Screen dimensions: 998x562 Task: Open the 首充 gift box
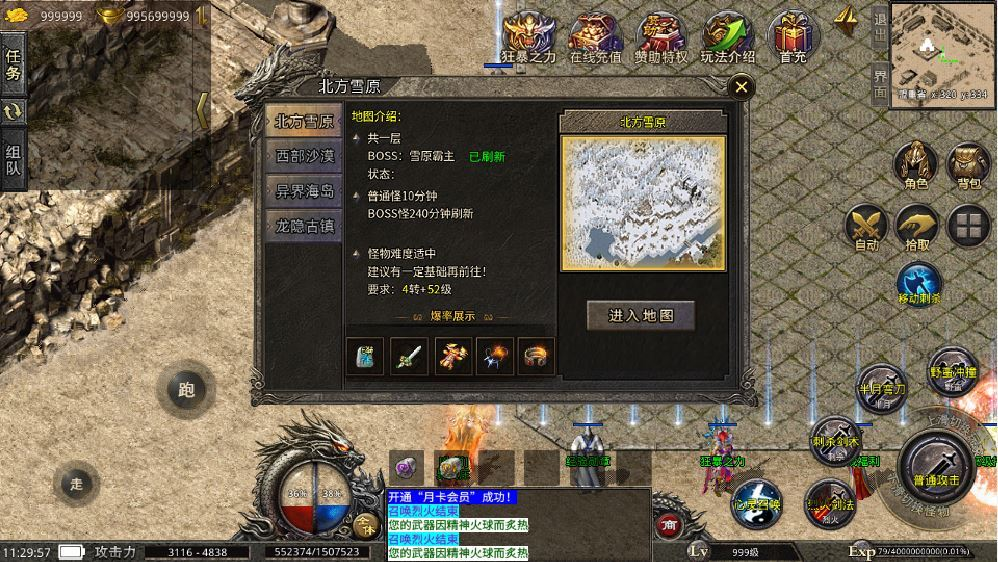(793, 36)
